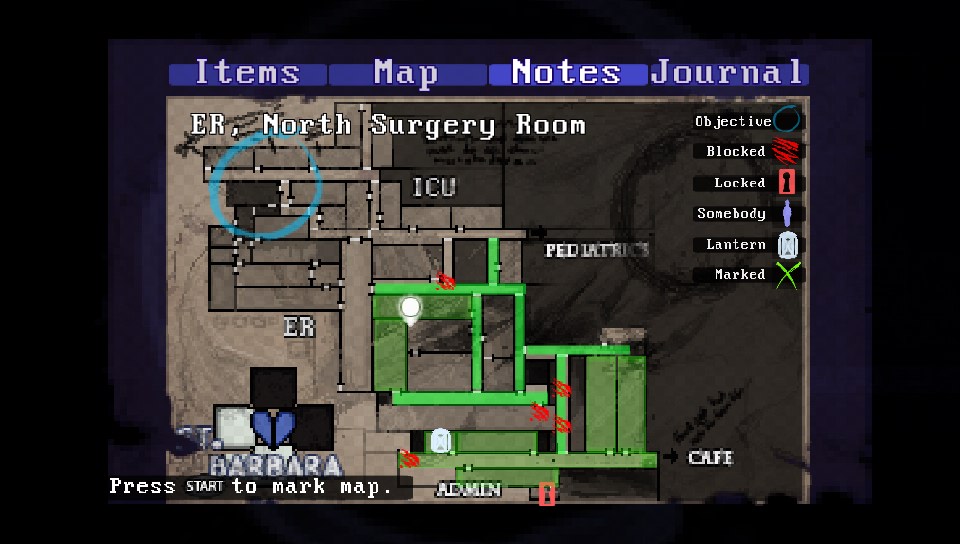
Task: Select the white player position marker
Action: 410,308
